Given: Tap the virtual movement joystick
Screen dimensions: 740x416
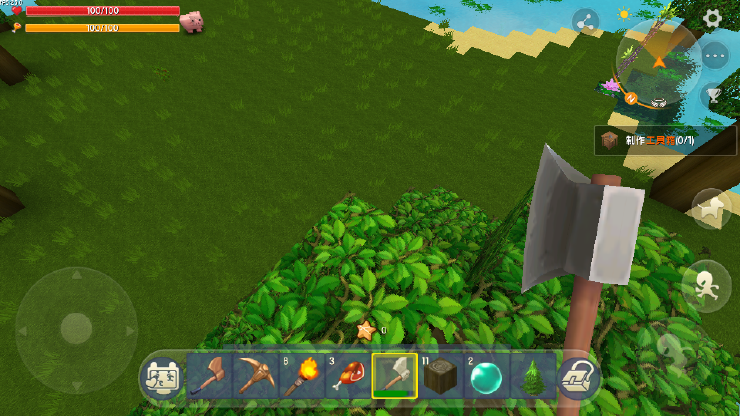Looking at the screenshot, I should [76, 327].
